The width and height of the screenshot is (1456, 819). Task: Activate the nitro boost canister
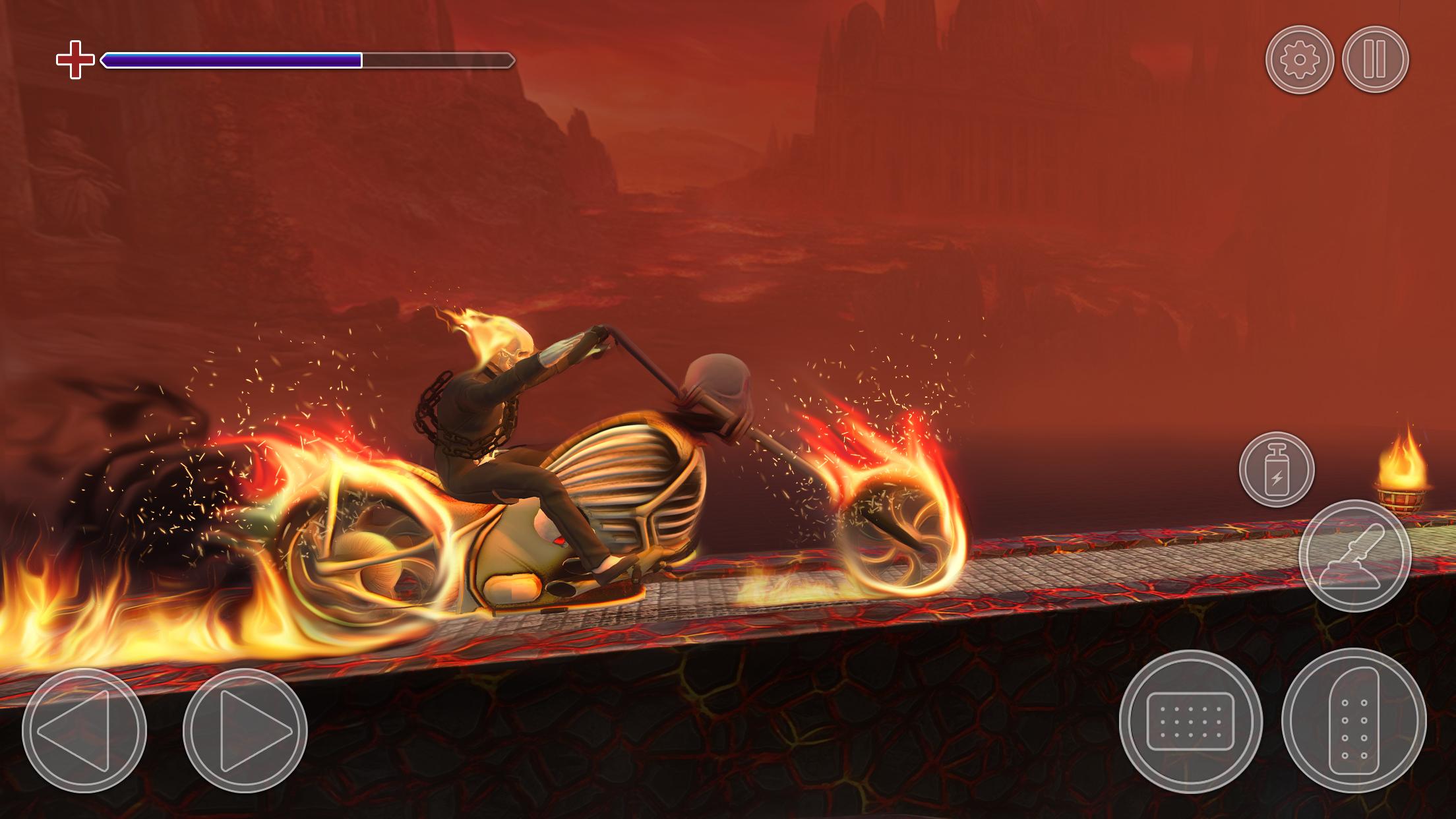click(x=1277, y=470)
